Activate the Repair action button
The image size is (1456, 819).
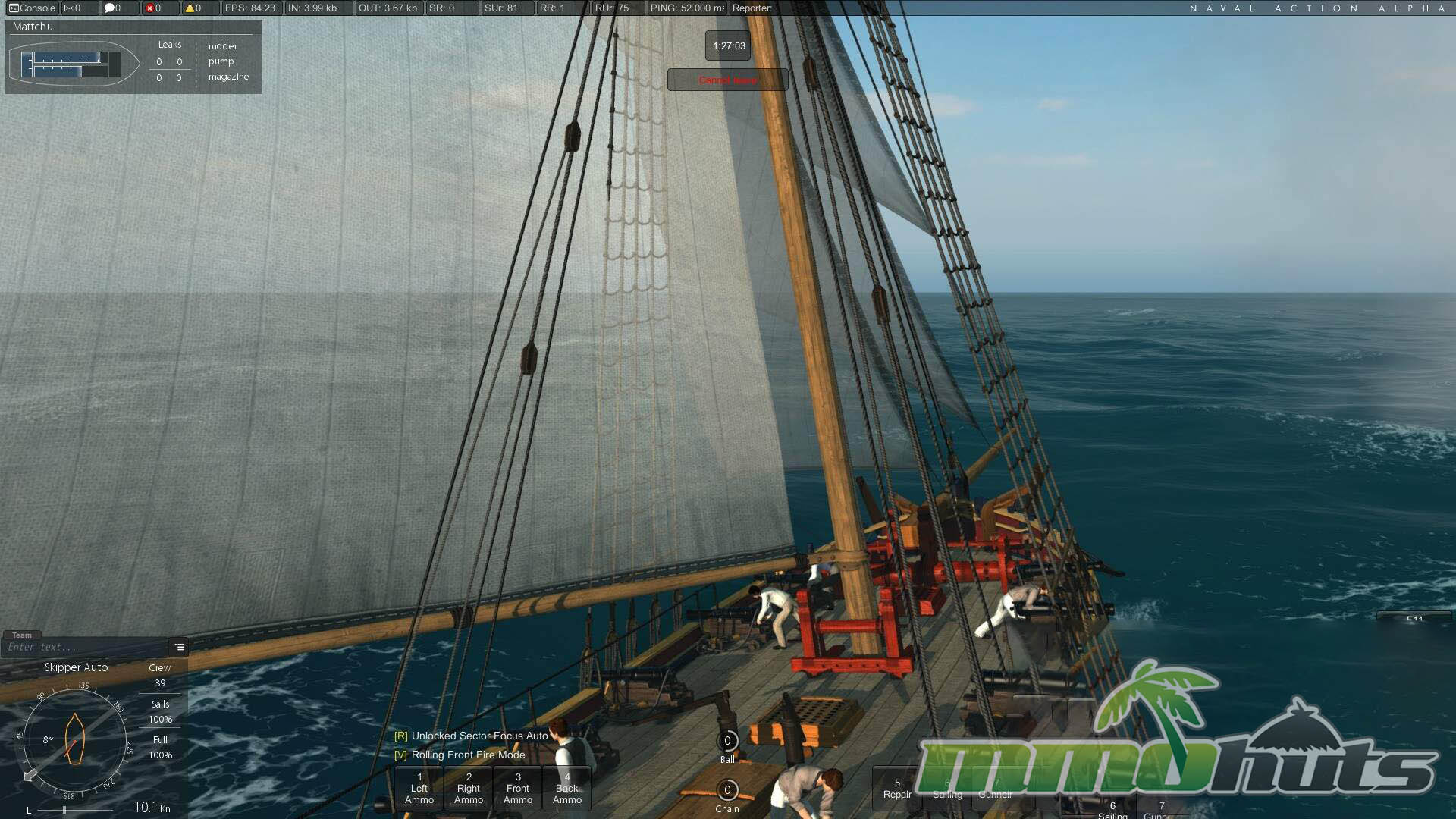click(x=897, y=789)
